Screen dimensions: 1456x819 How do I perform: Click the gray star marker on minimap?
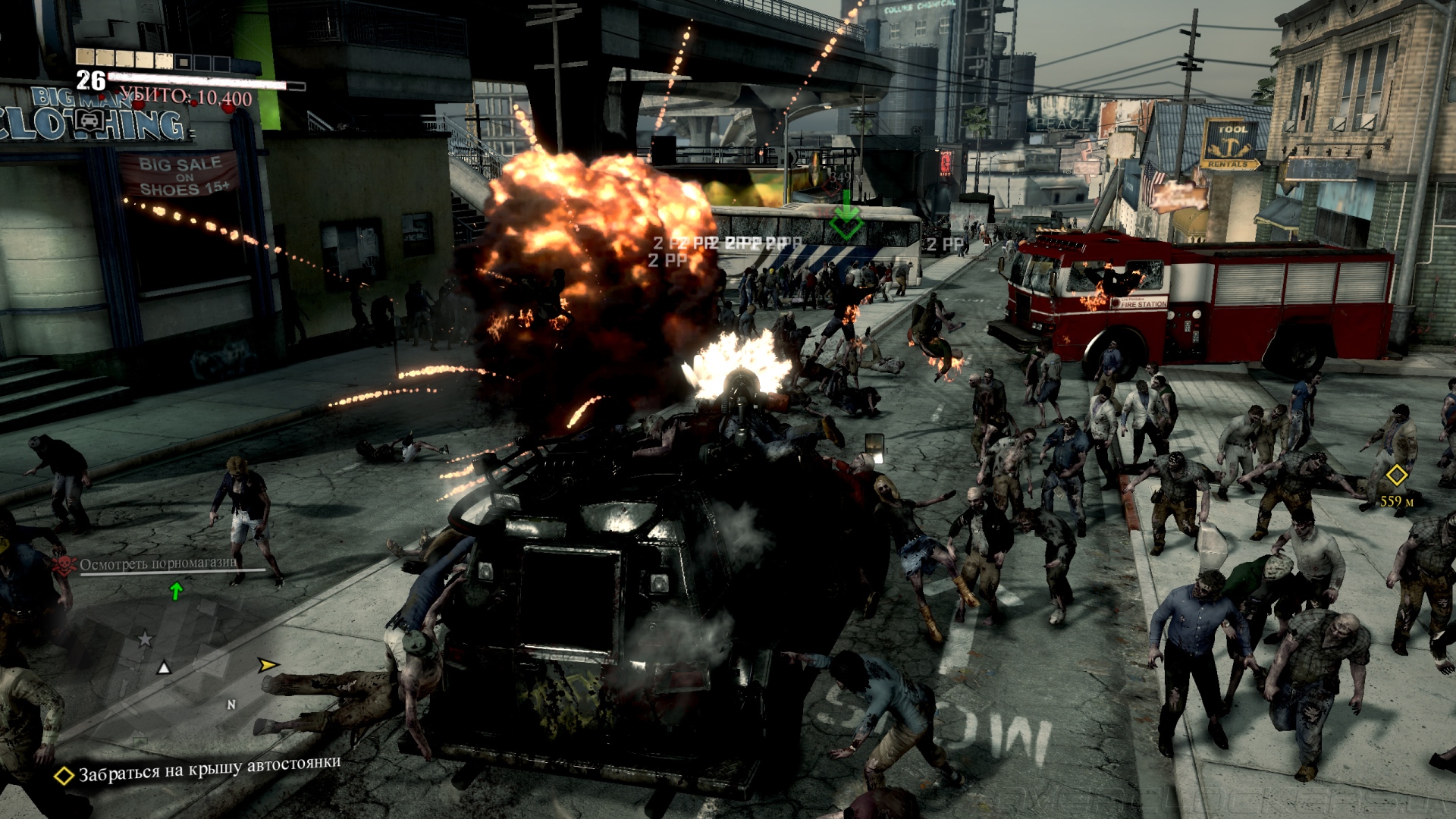coord(145,639)
